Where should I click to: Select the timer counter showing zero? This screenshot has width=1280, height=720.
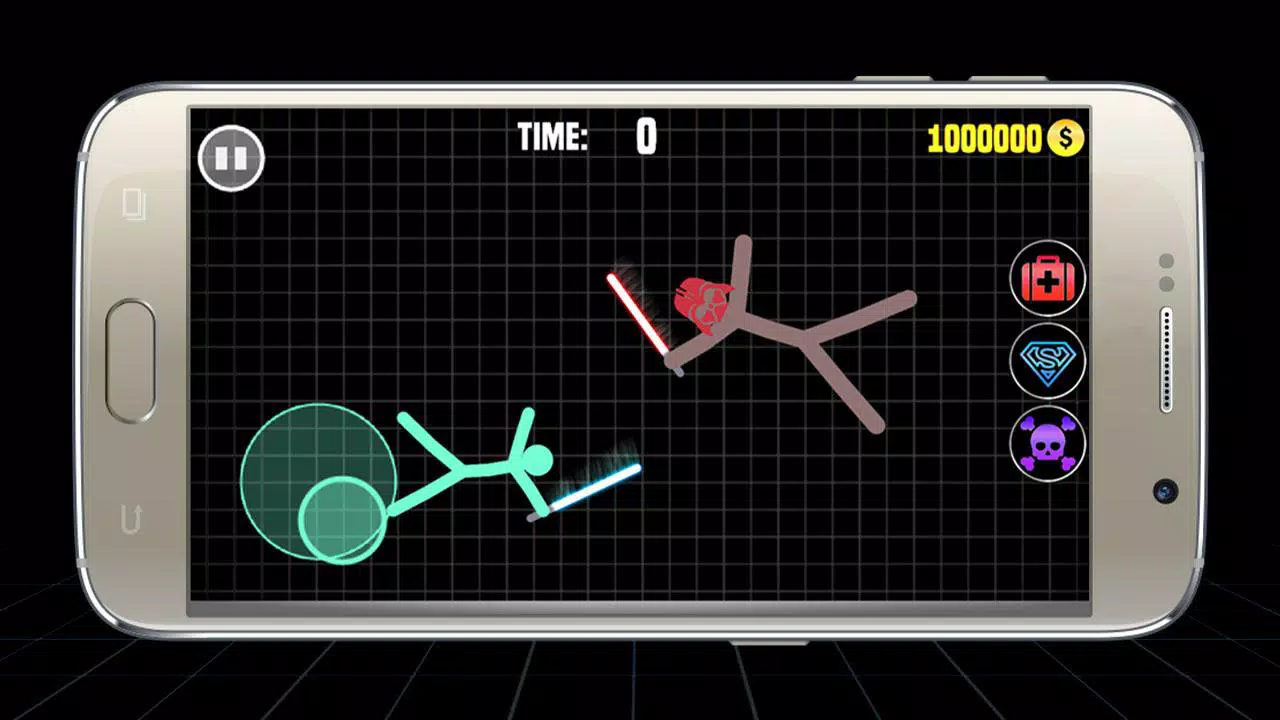coord(645,138)
